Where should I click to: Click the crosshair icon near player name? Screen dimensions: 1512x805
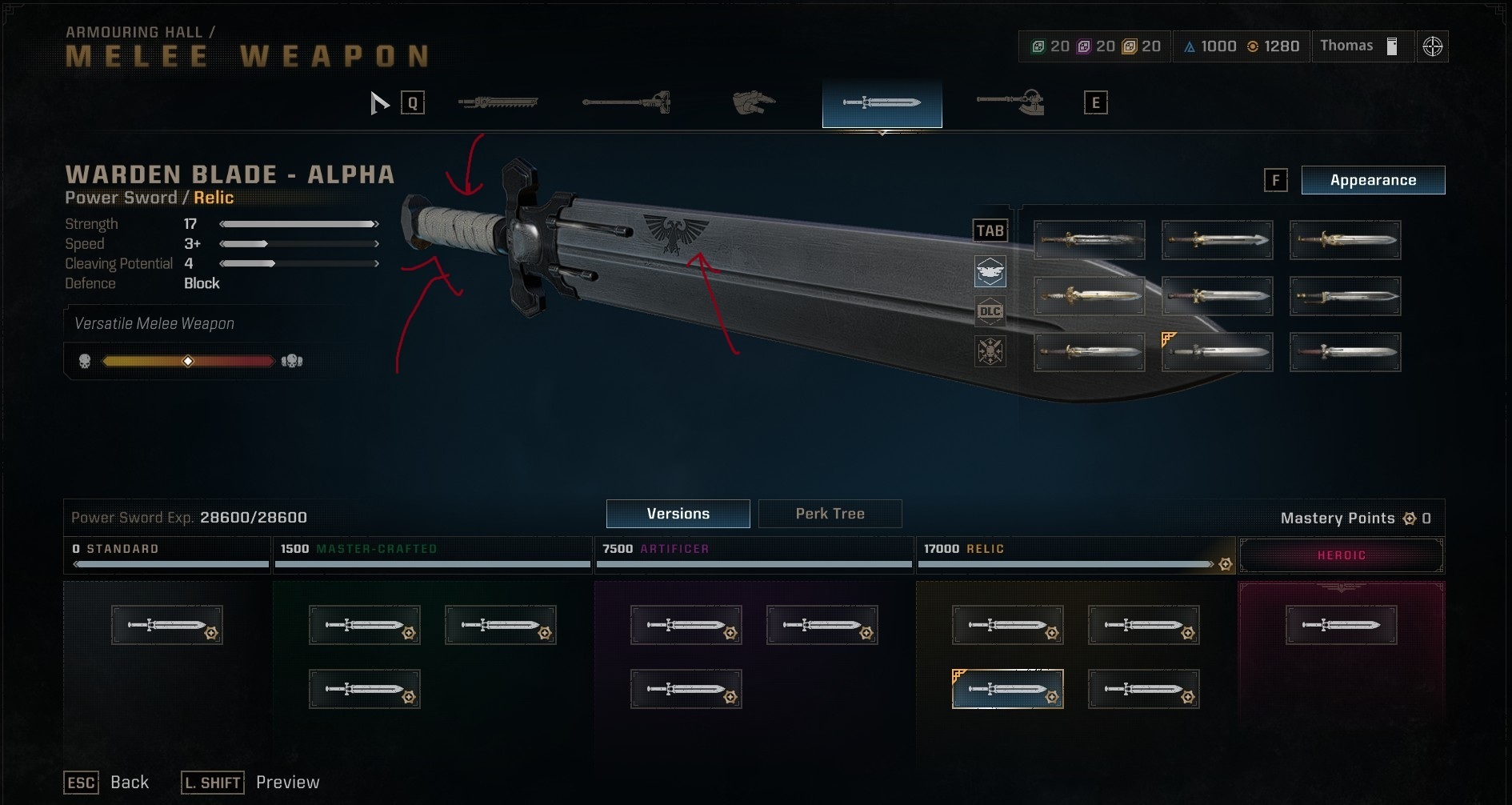1431,46
